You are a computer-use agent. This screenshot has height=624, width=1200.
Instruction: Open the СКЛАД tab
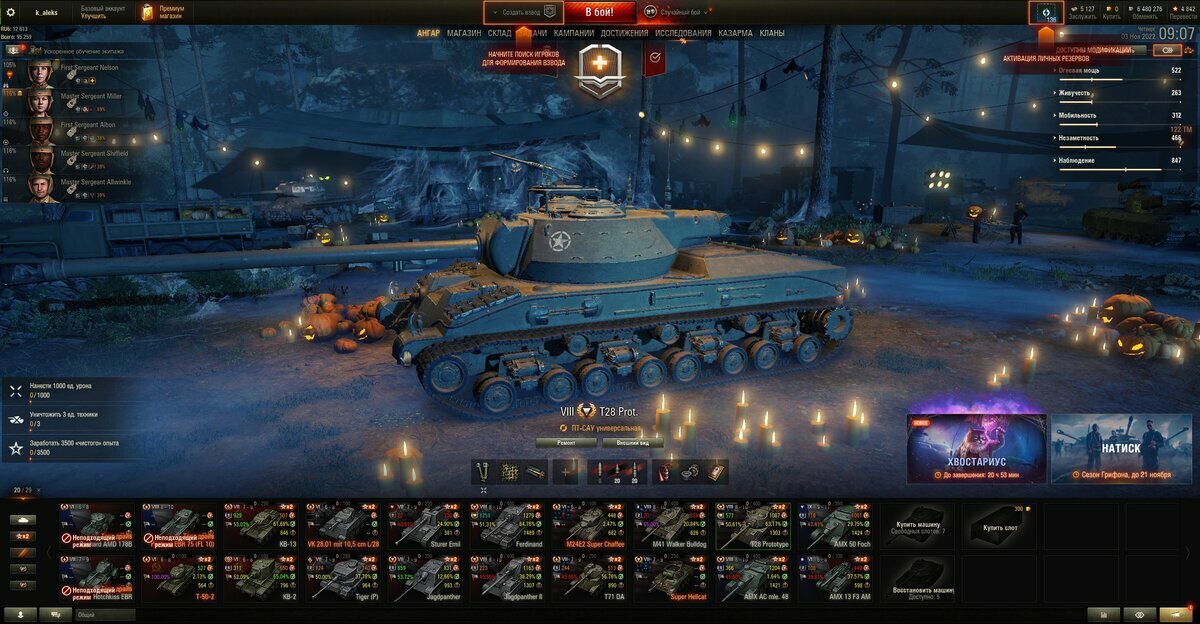pyautogui.click(x=500, y=33)
